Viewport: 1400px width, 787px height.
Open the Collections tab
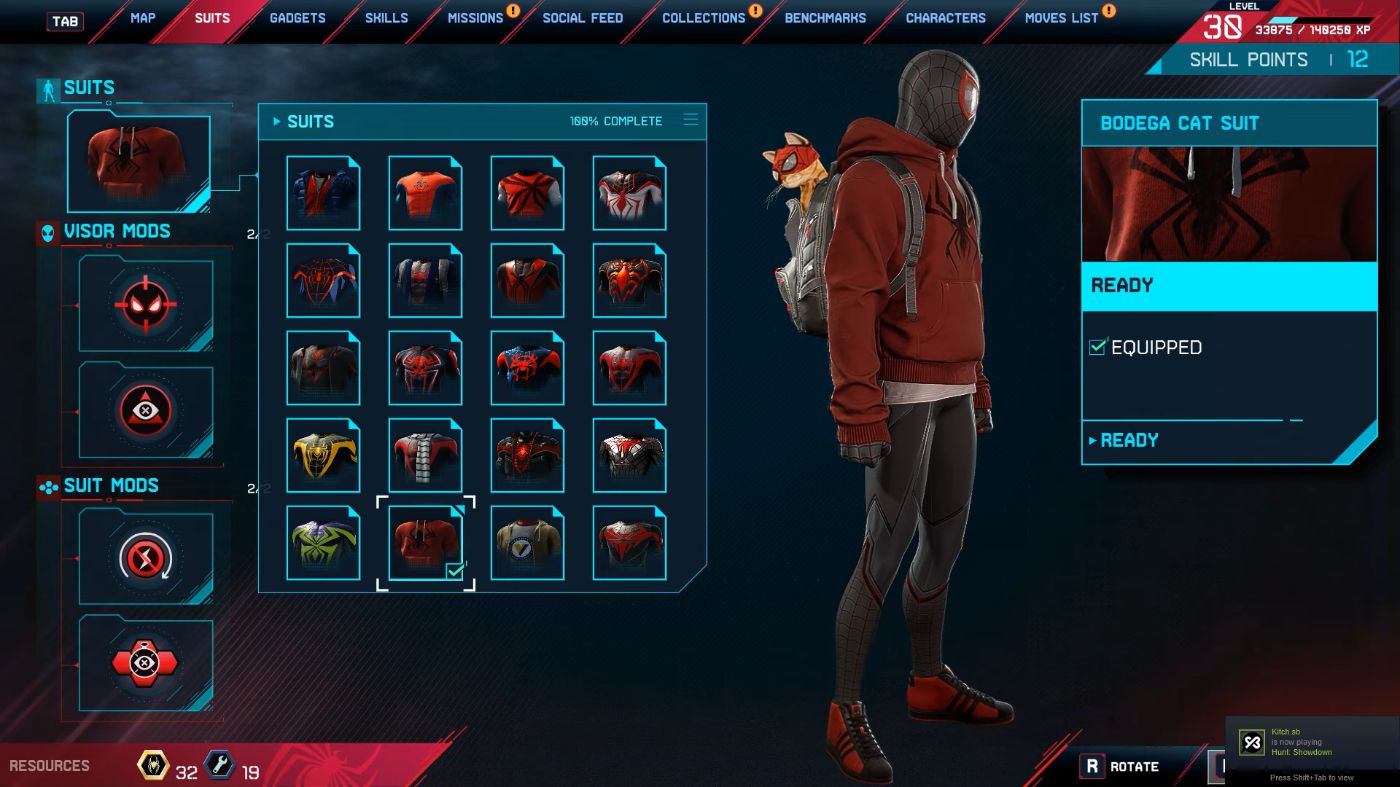[703, 18]
